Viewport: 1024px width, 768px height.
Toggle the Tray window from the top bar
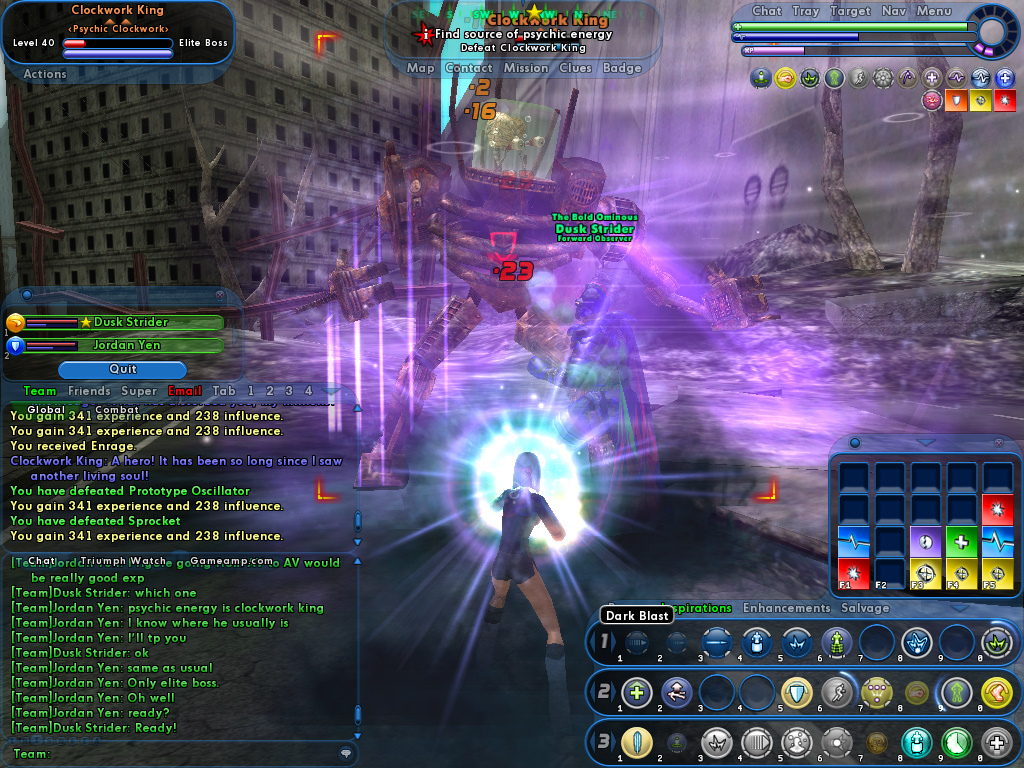(x=806, y=11)
